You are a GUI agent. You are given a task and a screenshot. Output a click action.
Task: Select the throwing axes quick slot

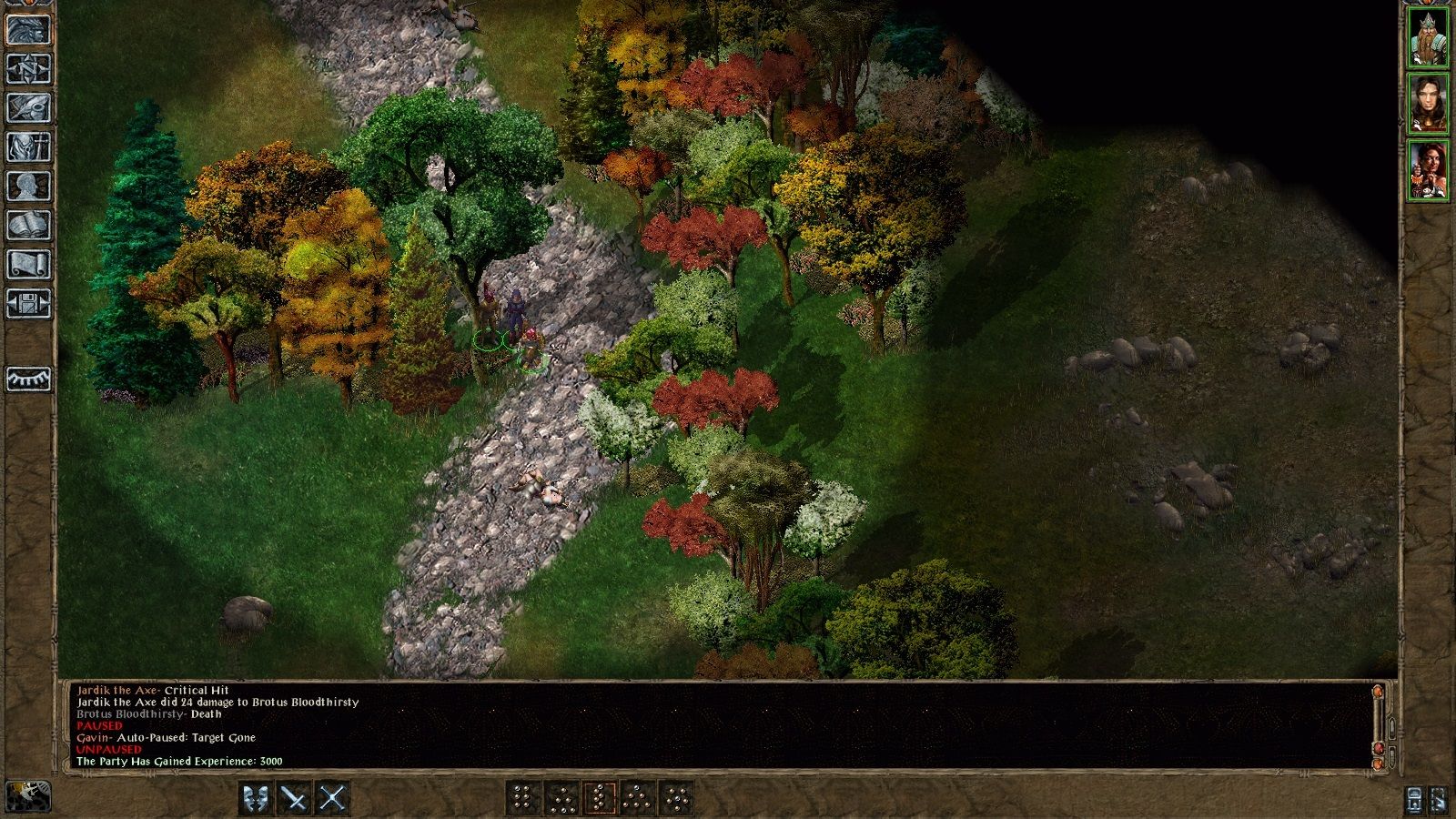[257, 796]
